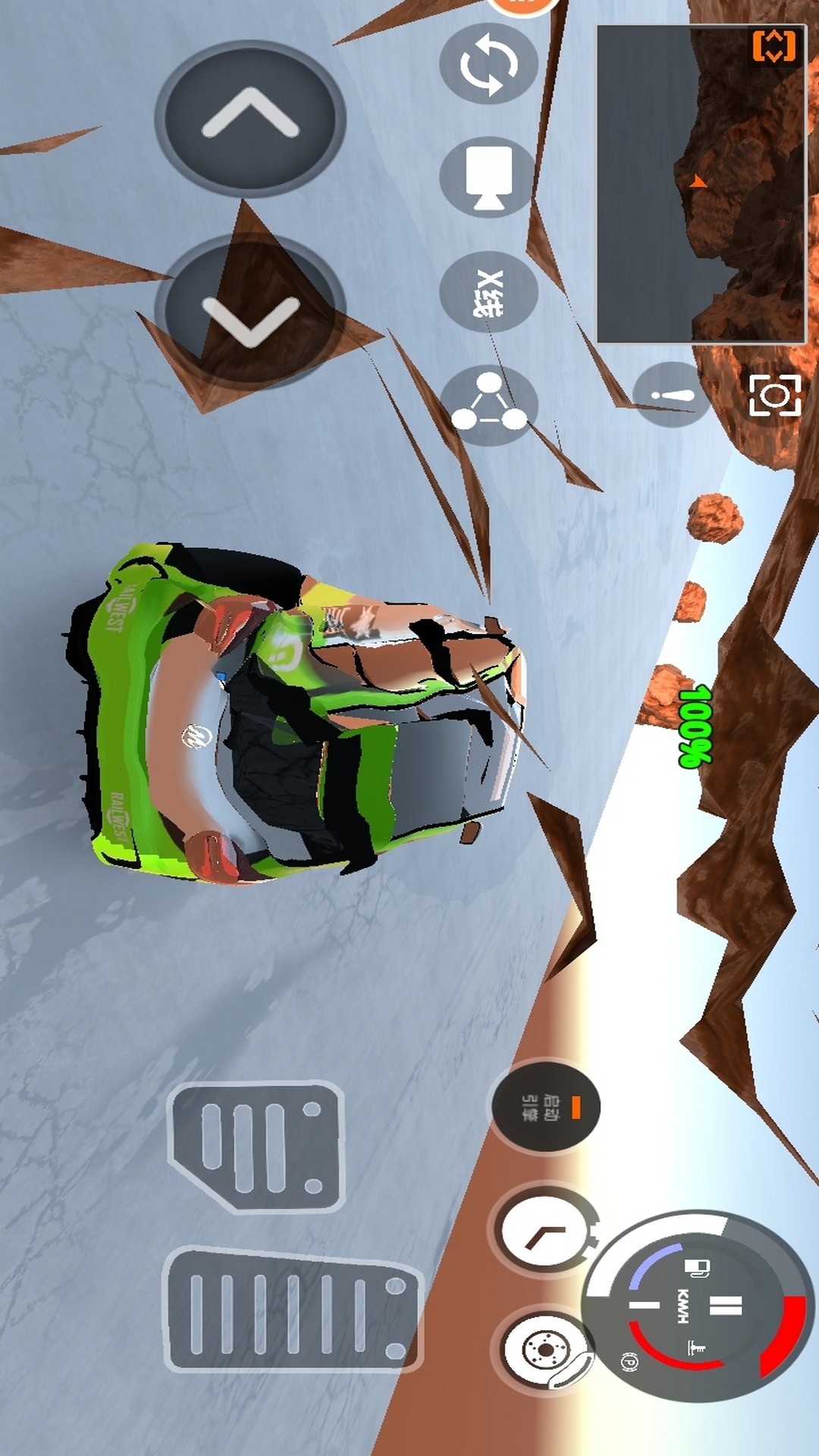Switch camera with the monitor icon
The height and width of the screenshot is (1456, 819).
(488, 177)
